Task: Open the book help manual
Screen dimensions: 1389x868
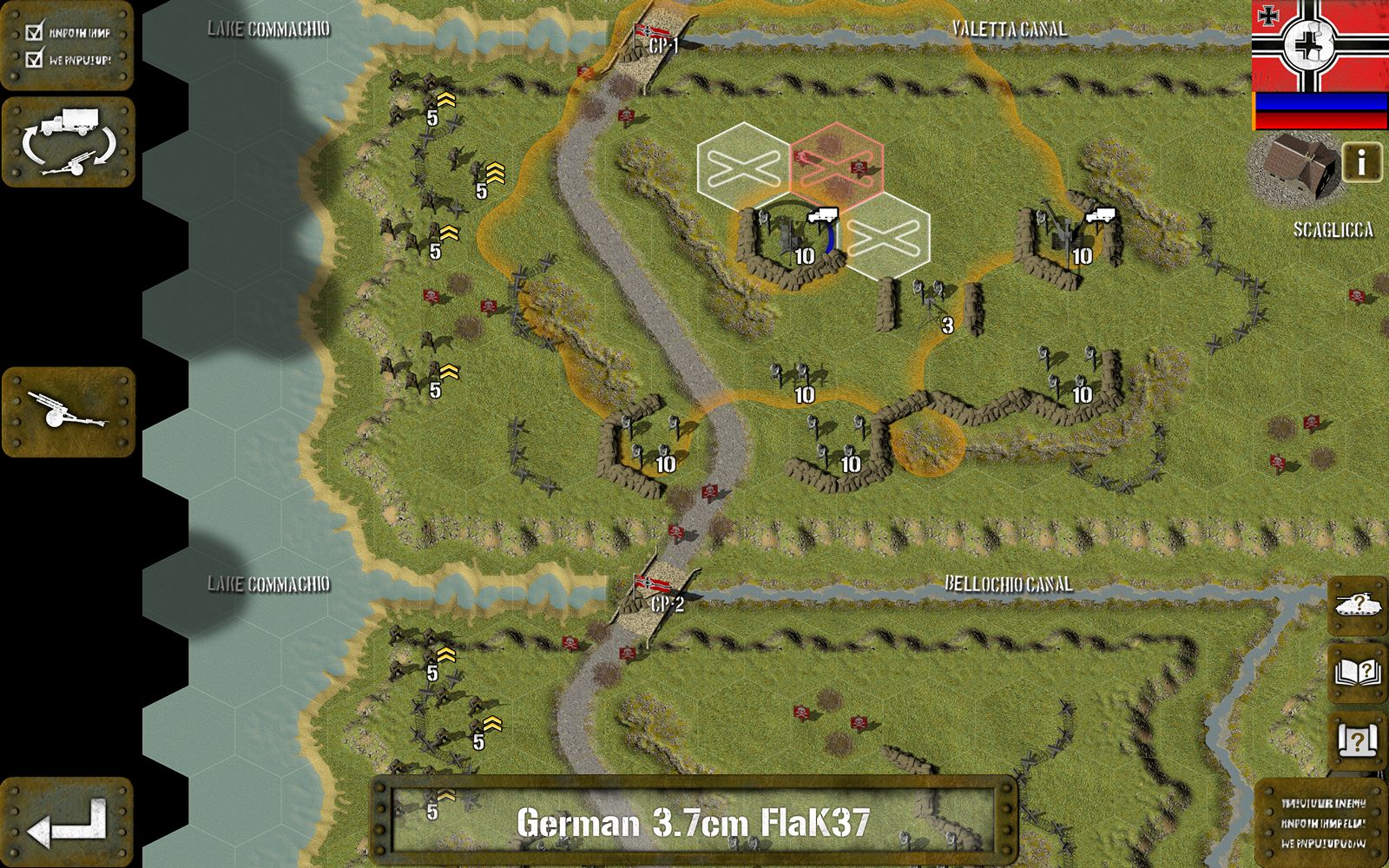Action: [1357, 673]
